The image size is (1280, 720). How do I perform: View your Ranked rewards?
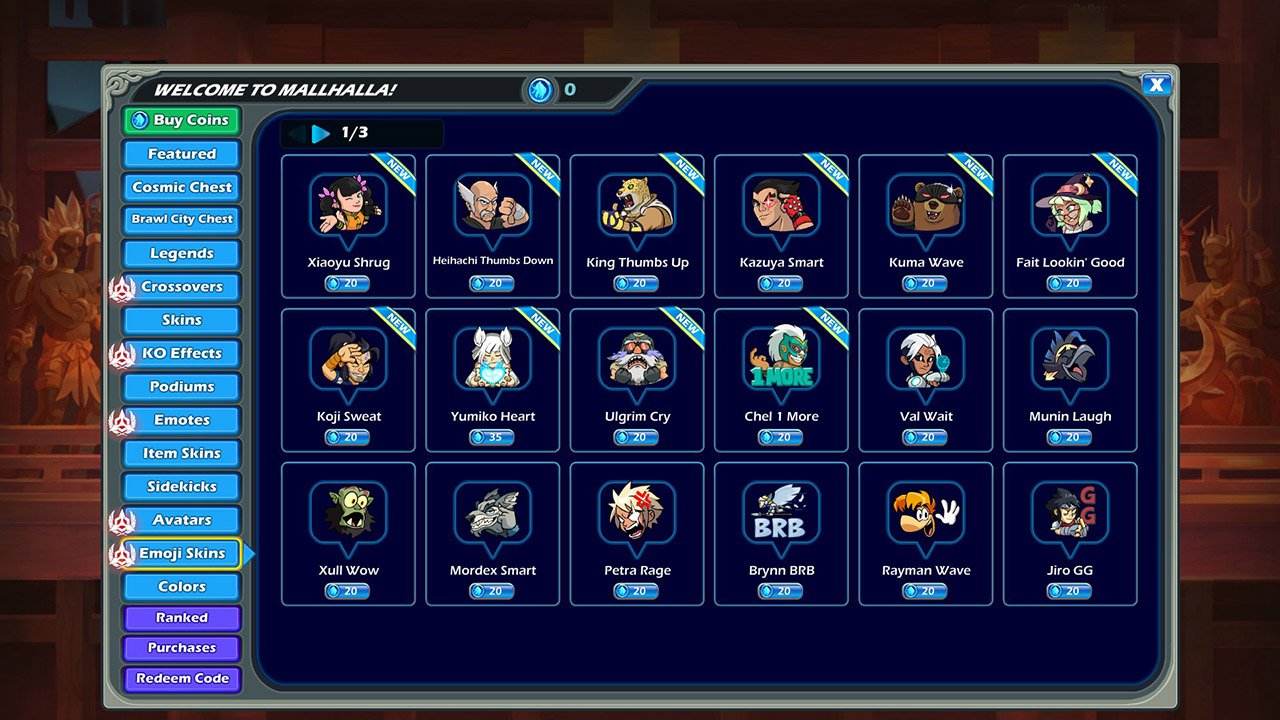(181, 617)
